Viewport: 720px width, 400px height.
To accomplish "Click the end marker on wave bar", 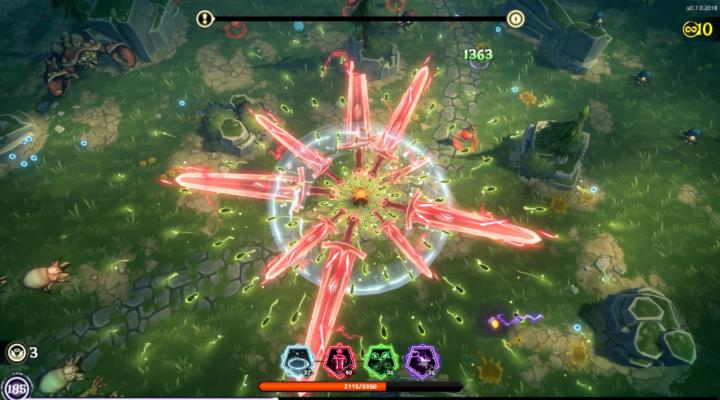I will (x=515, y=18).
